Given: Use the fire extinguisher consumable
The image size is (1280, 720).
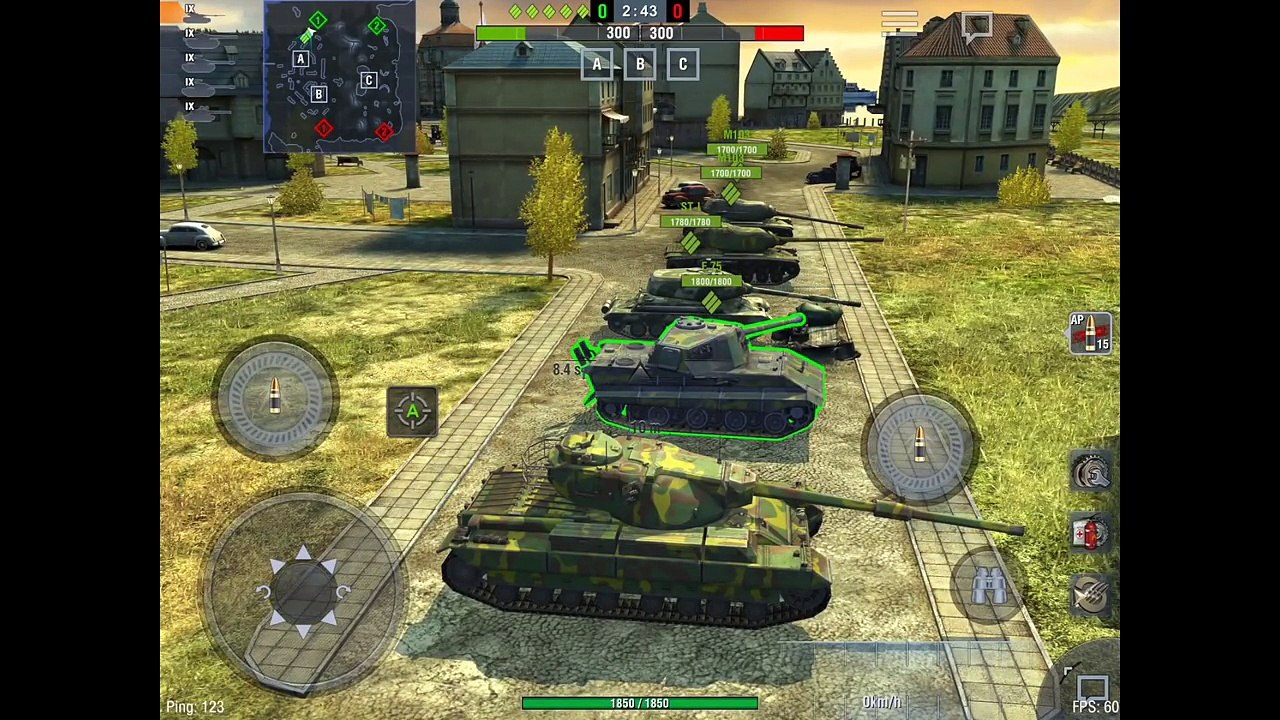Looking at the screenshot, I should point(1091,533).
